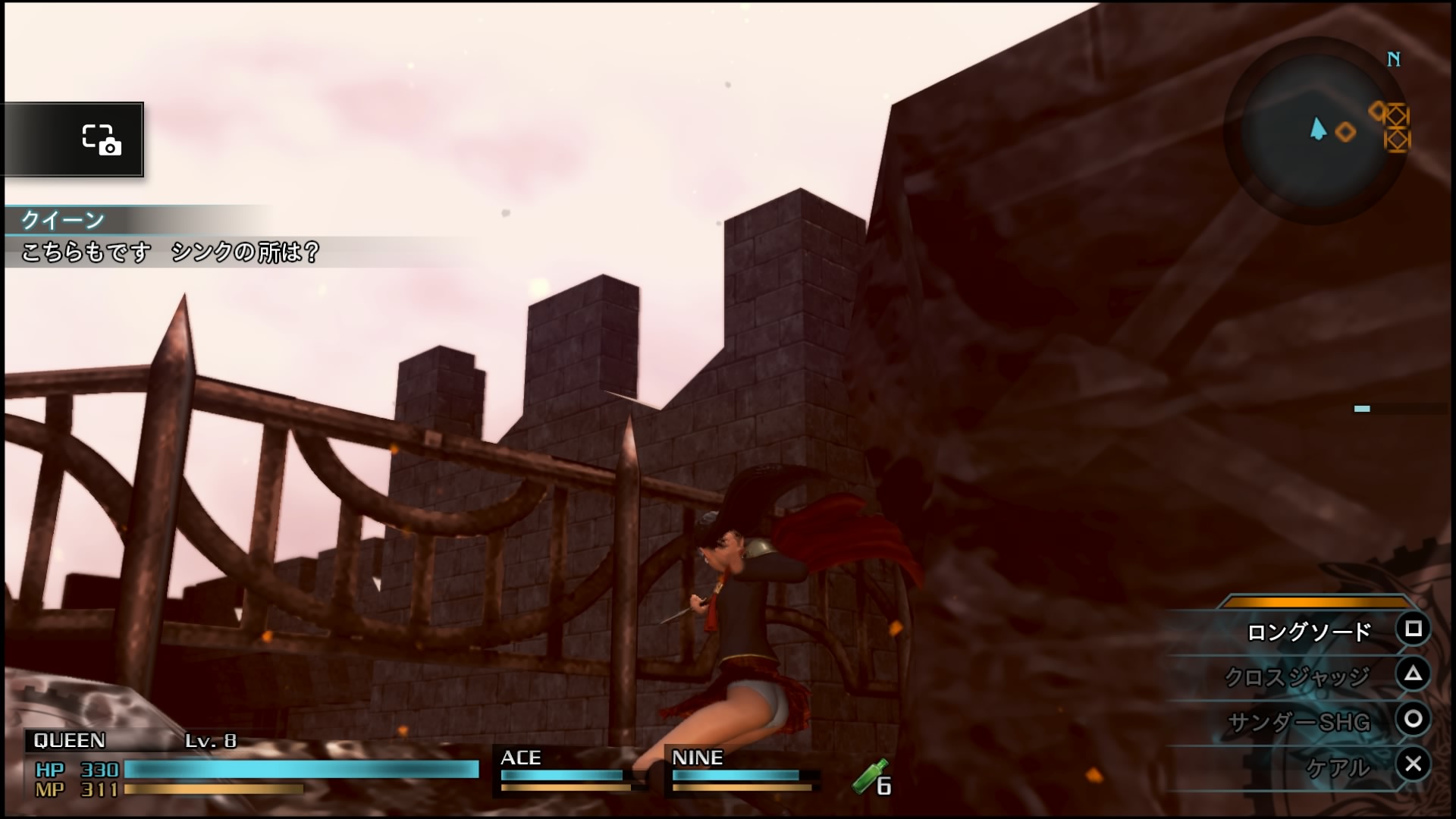Select QUEEN's leader status panel
Screen dimensions: 1456x819
[x=254, y=766]
